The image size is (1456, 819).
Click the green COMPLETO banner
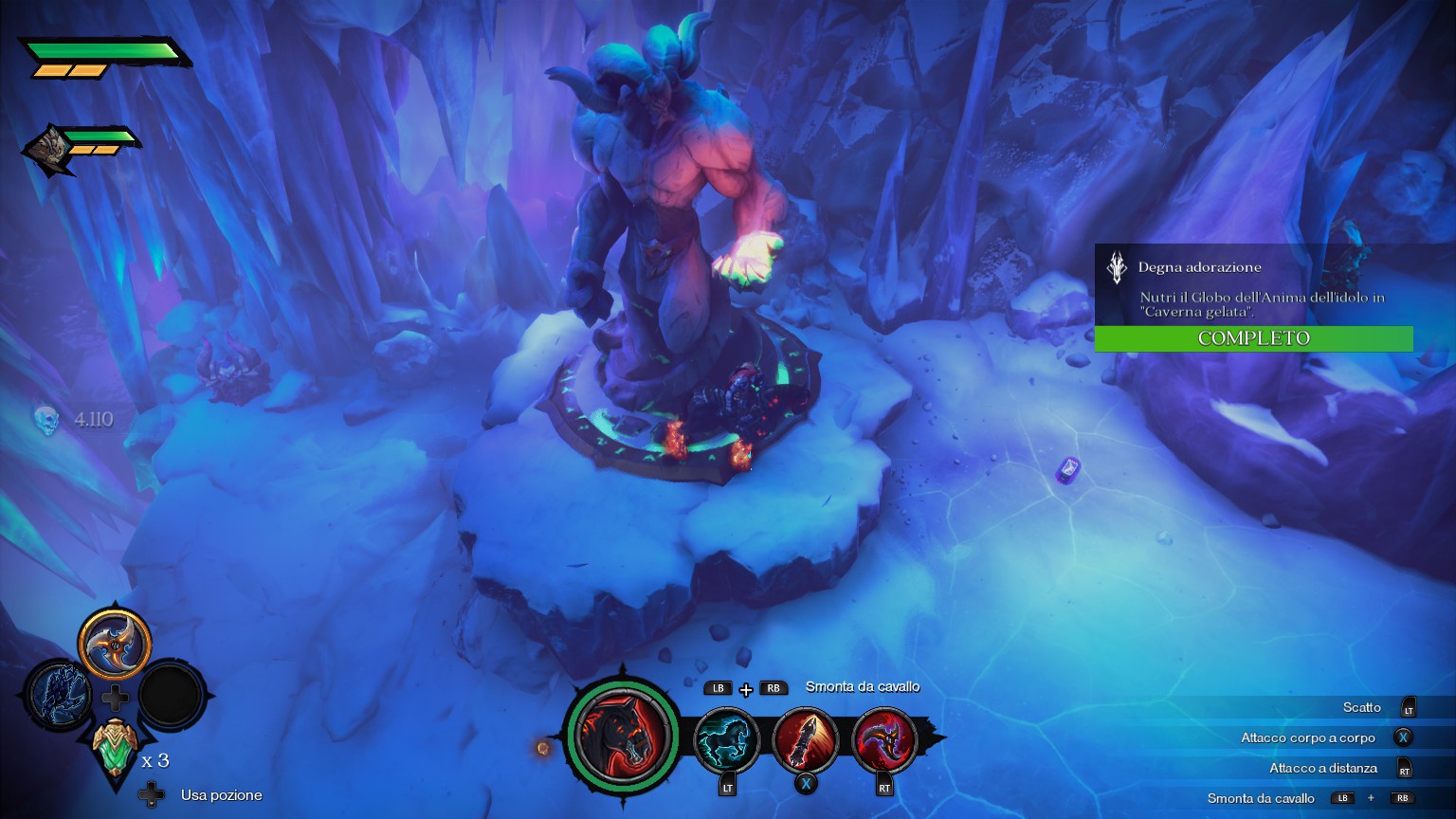tap(1253, 338)
